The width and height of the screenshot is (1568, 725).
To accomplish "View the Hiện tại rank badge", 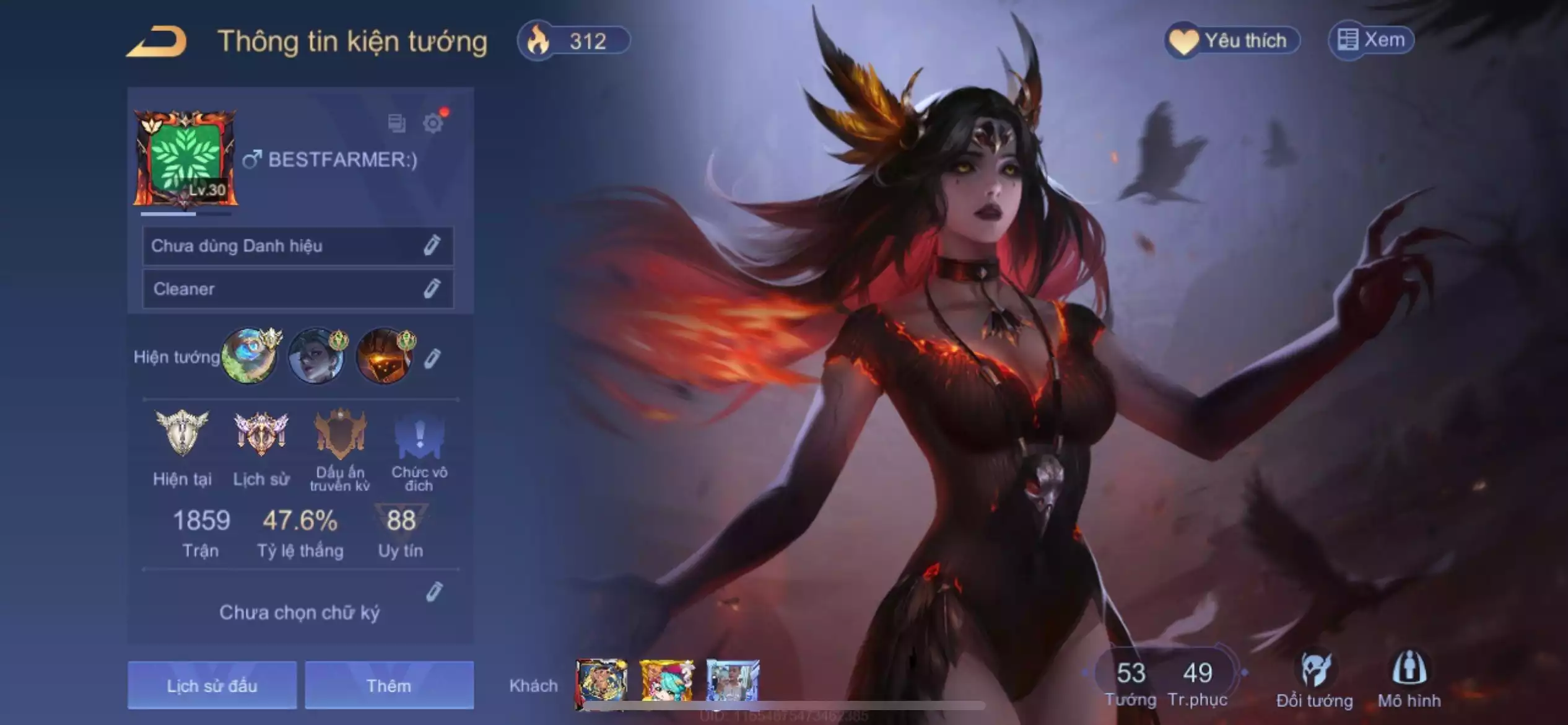I will tap(182, 434).
